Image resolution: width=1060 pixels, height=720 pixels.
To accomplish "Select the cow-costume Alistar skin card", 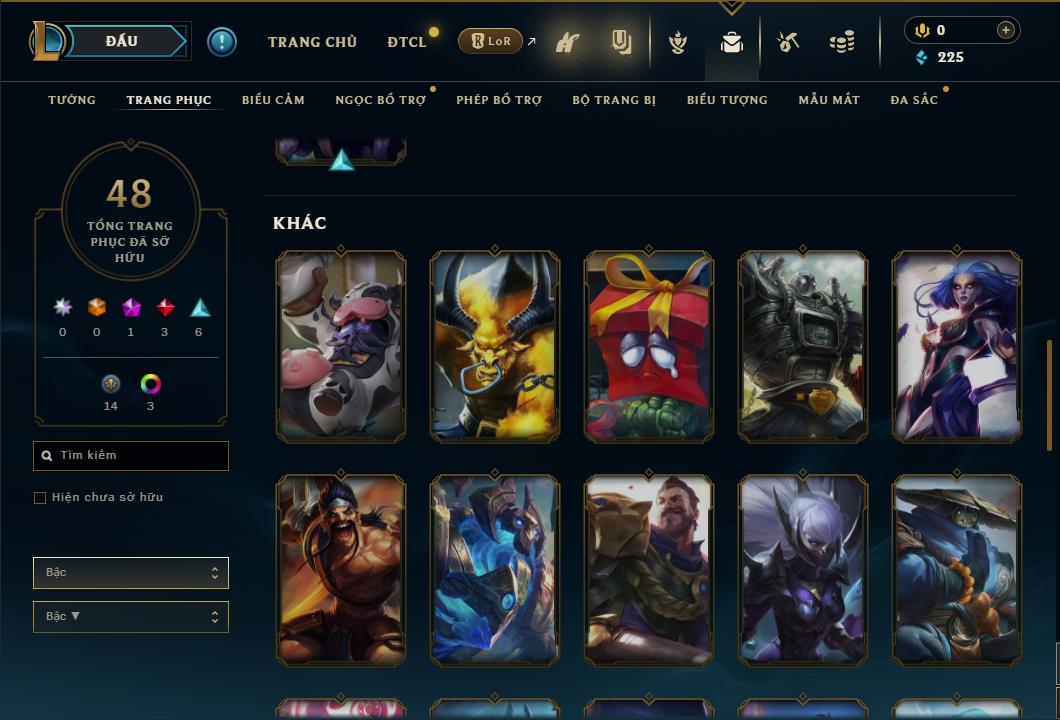I will pyautogui.click(x=341, y=345).
